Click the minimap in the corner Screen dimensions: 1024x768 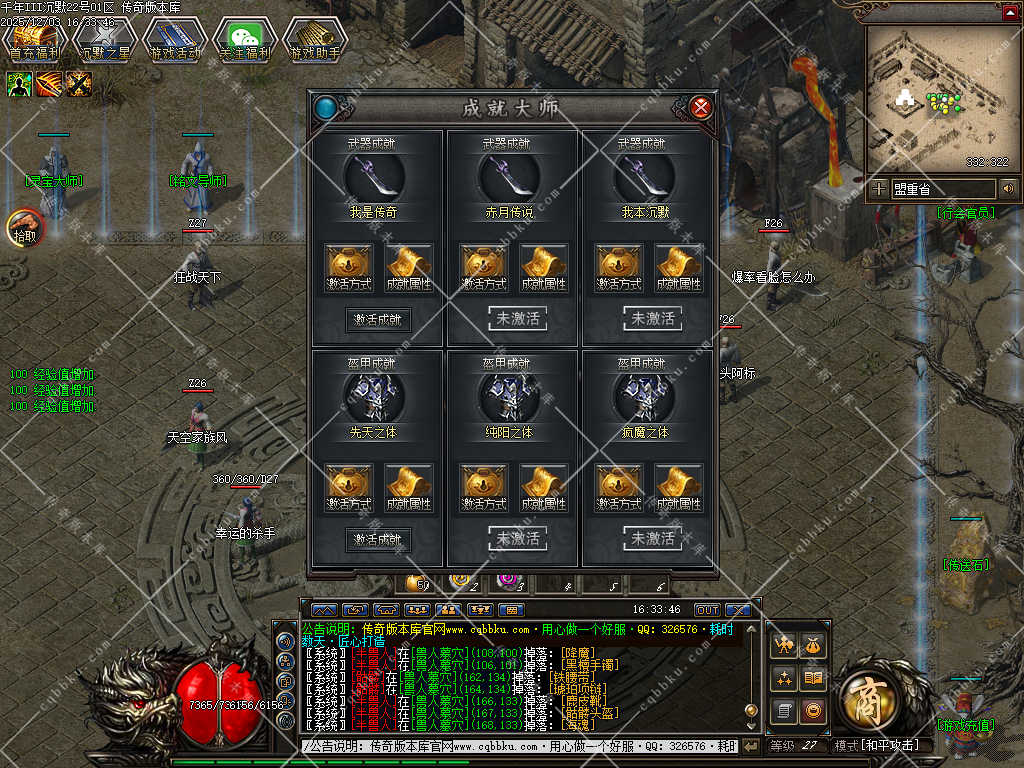935,97
